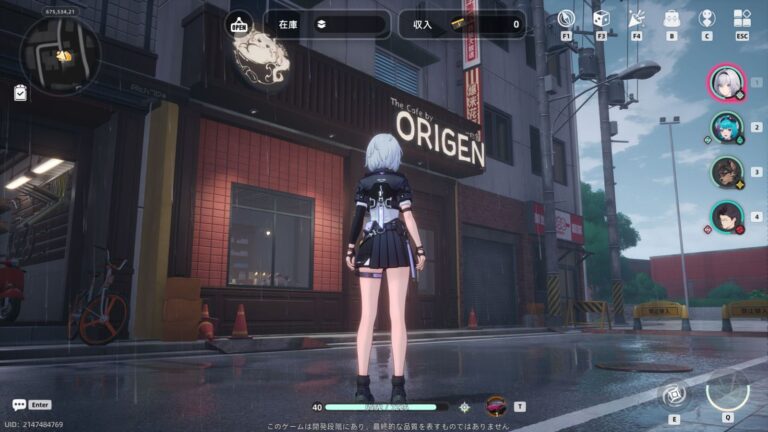Switch to the teal-haired character
Image resolution: width=768 pixels, height=432 pixels.
[x=726, y=127]
